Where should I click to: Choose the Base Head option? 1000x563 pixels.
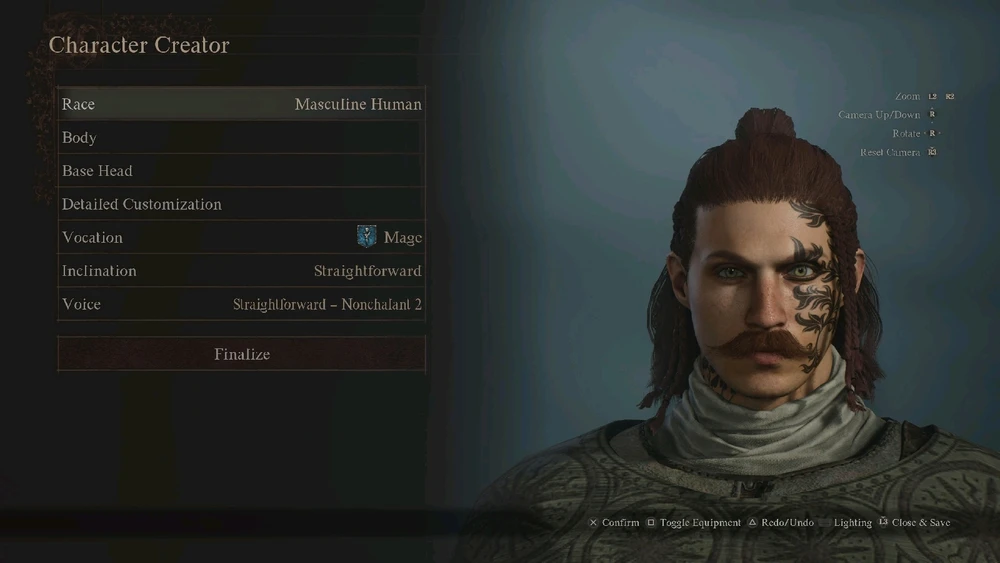pos(241,171)
